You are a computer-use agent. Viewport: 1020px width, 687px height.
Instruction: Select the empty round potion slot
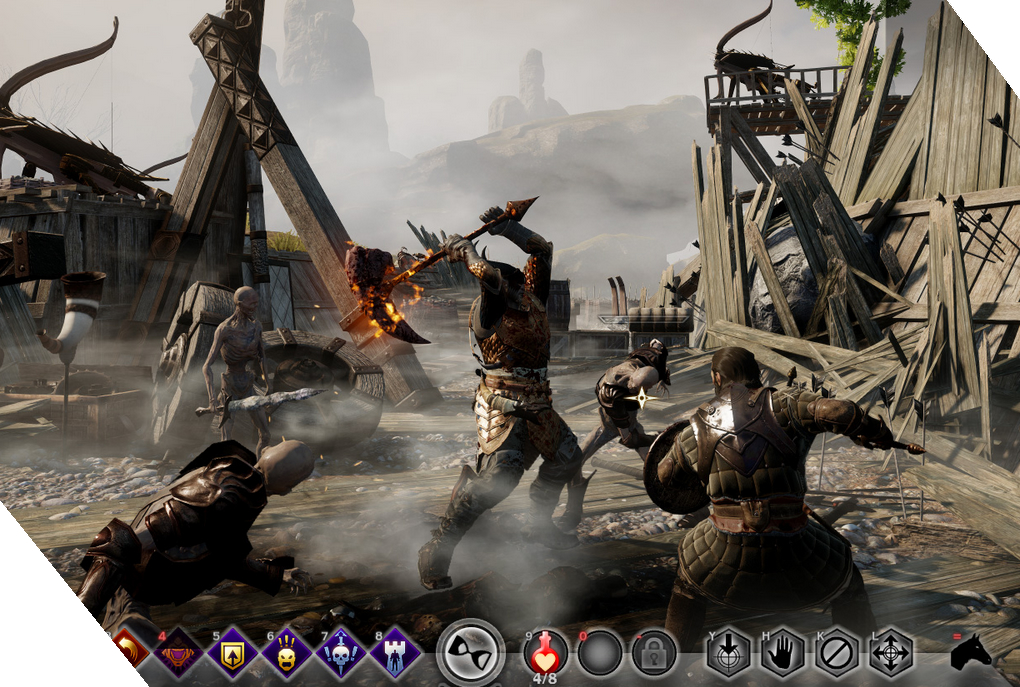(x=601, y=654)
